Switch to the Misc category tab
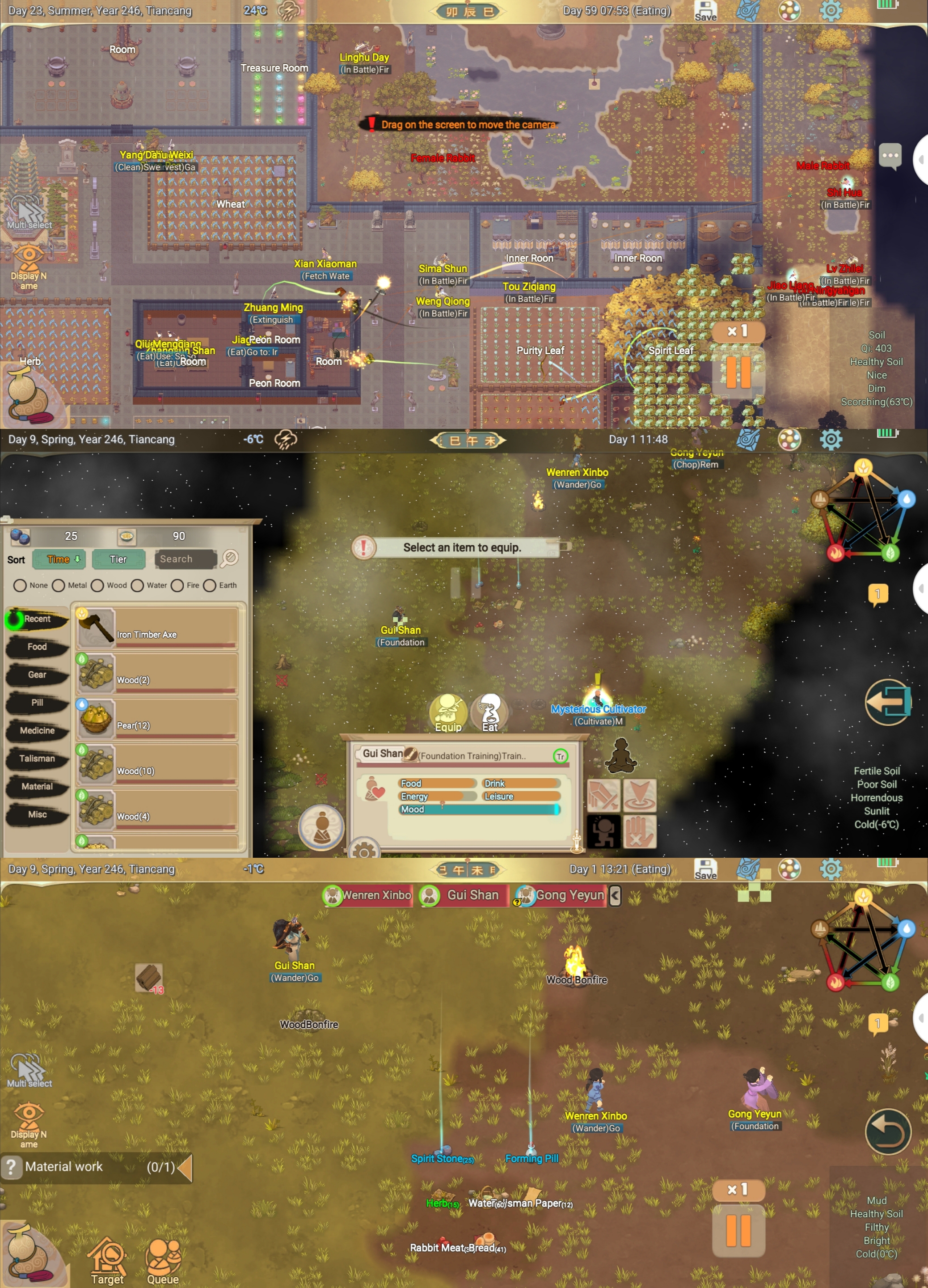Screen dimensions: 928x1288 pyautogui.click(x=37, y=814)
